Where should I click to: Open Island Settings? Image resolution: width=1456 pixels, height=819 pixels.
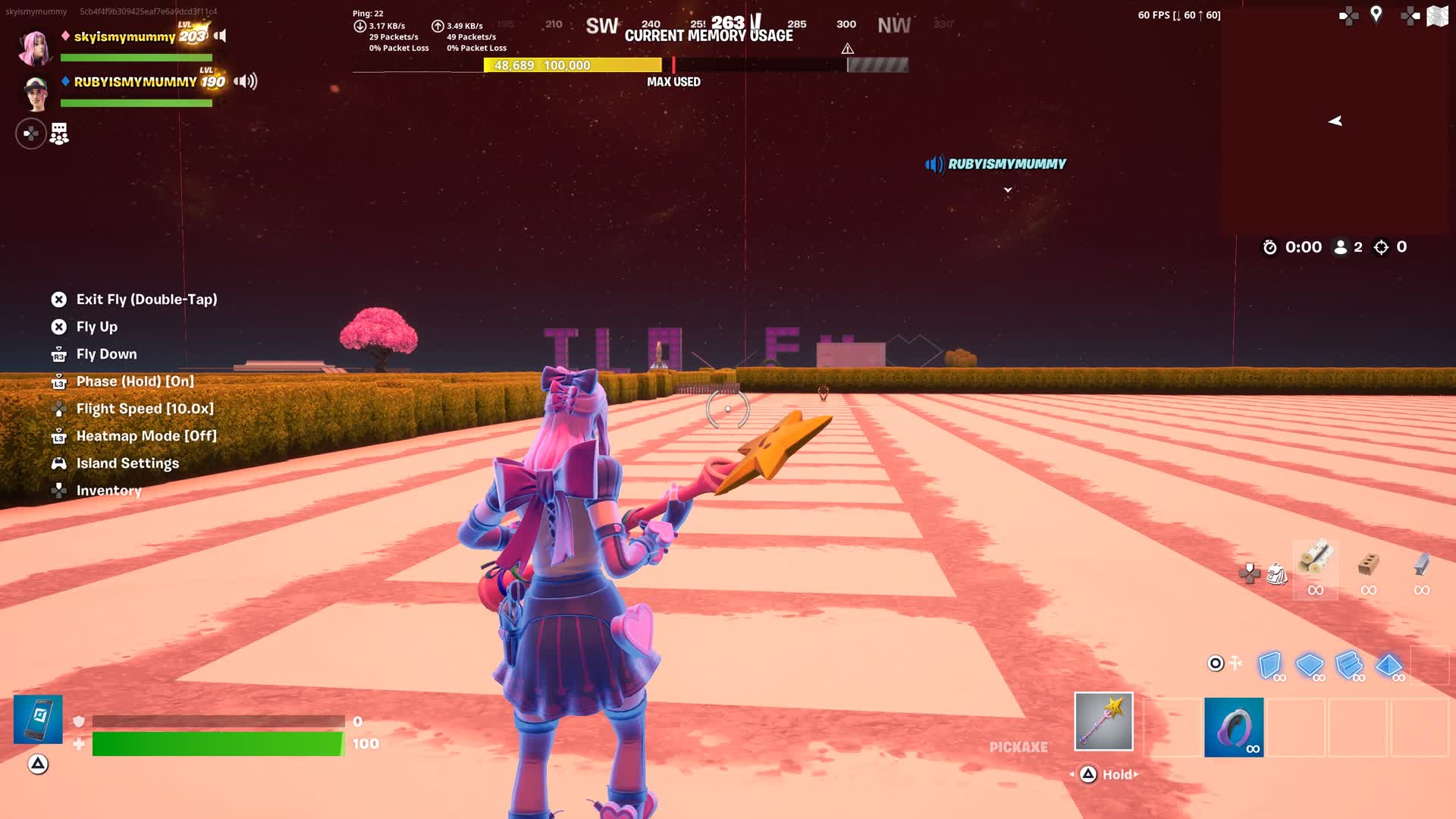pyautogui.click(x=127, y=463)
